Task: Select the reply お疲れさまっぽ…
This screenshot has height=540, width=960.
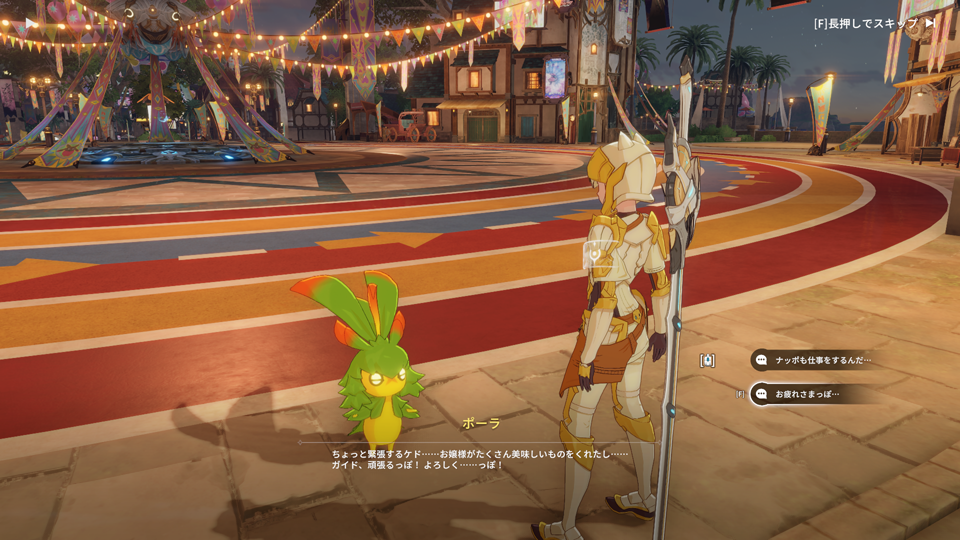Action: [x=806, y=394]
